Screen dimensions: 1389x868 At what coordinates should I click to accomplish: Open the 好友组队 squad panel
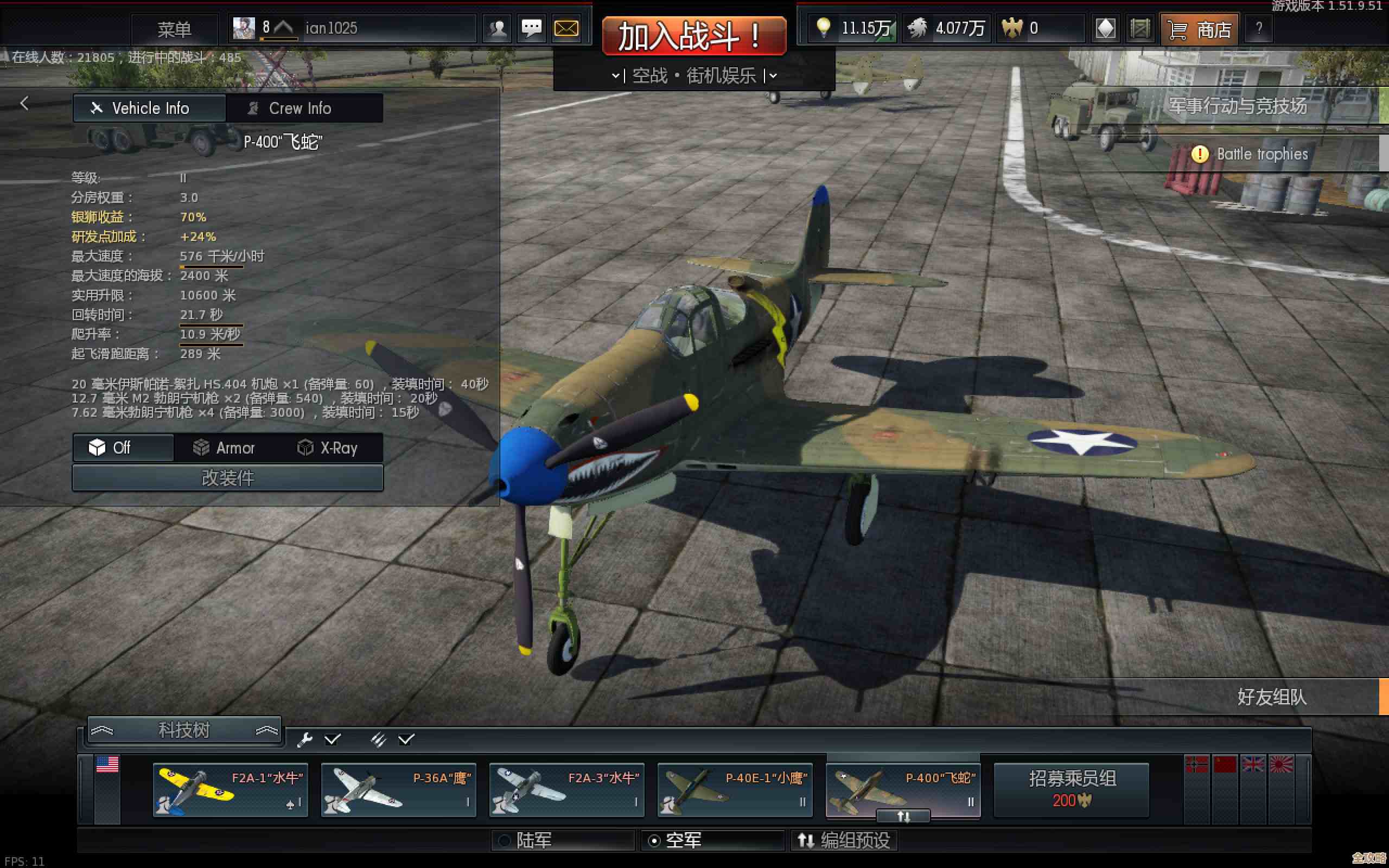[x=1271, y=697]
